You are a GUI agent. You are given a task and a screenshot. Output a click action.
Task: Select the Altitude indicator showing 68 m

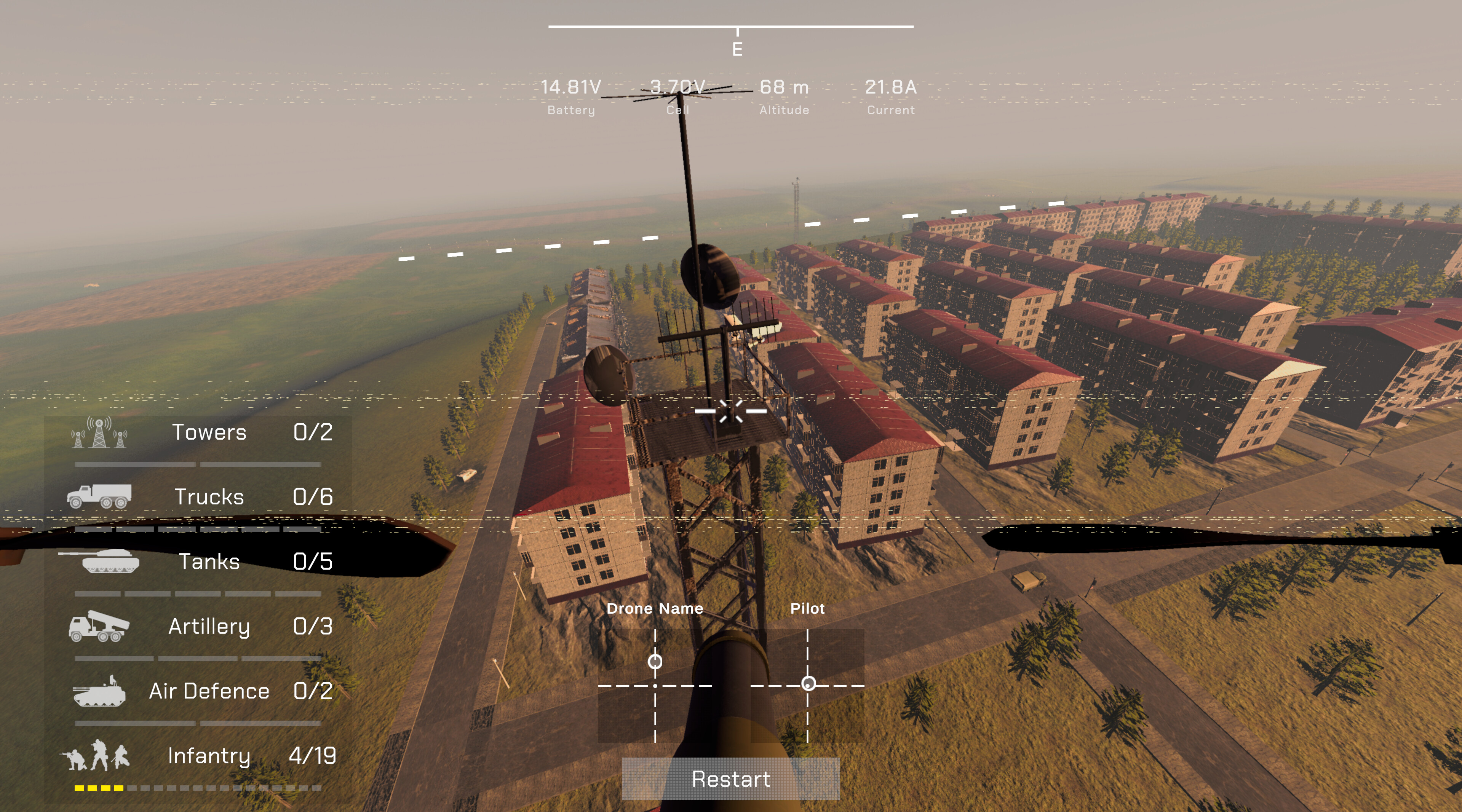785,88
